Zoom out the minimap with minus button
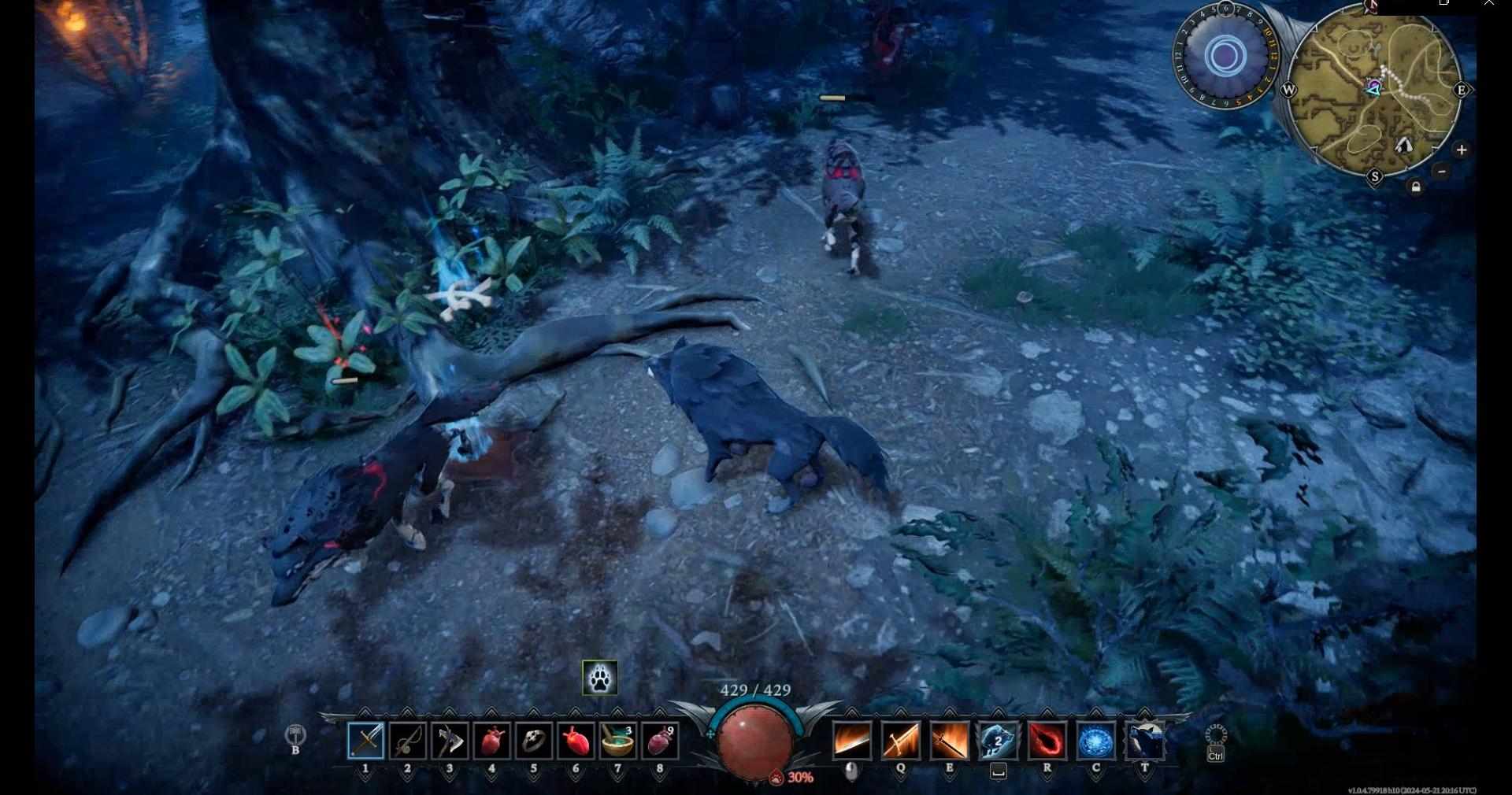The image size is (1512, 795). click(1442, 171)
